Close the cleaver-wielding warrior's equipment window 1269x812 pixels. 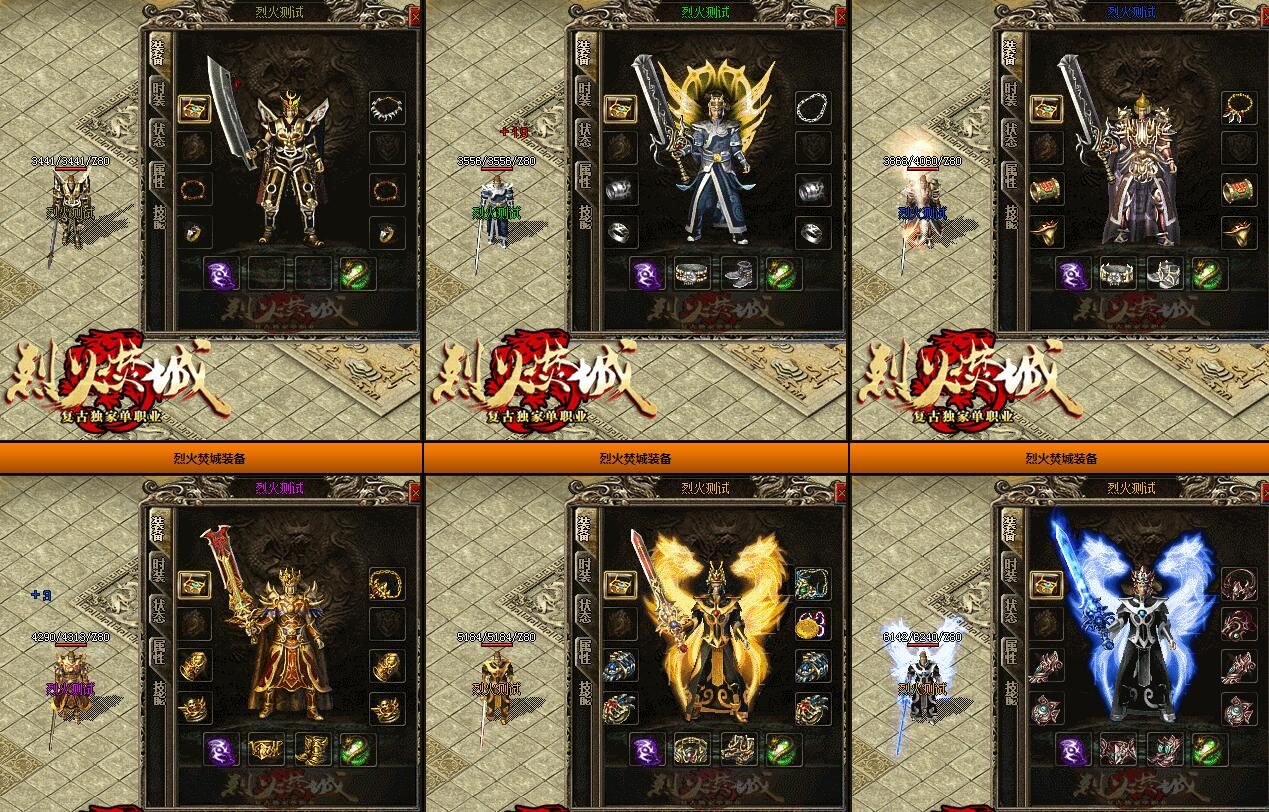click(416, 17)
